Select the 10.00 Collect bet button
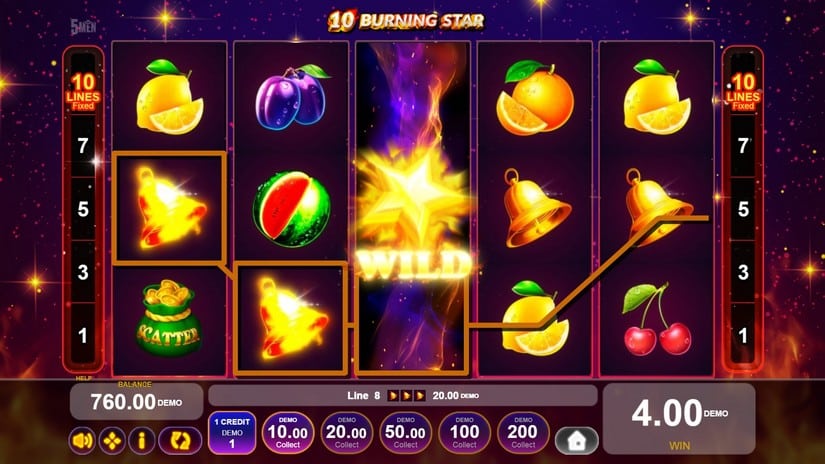This screenshot has width=825, height=464. tap(288, 433)
